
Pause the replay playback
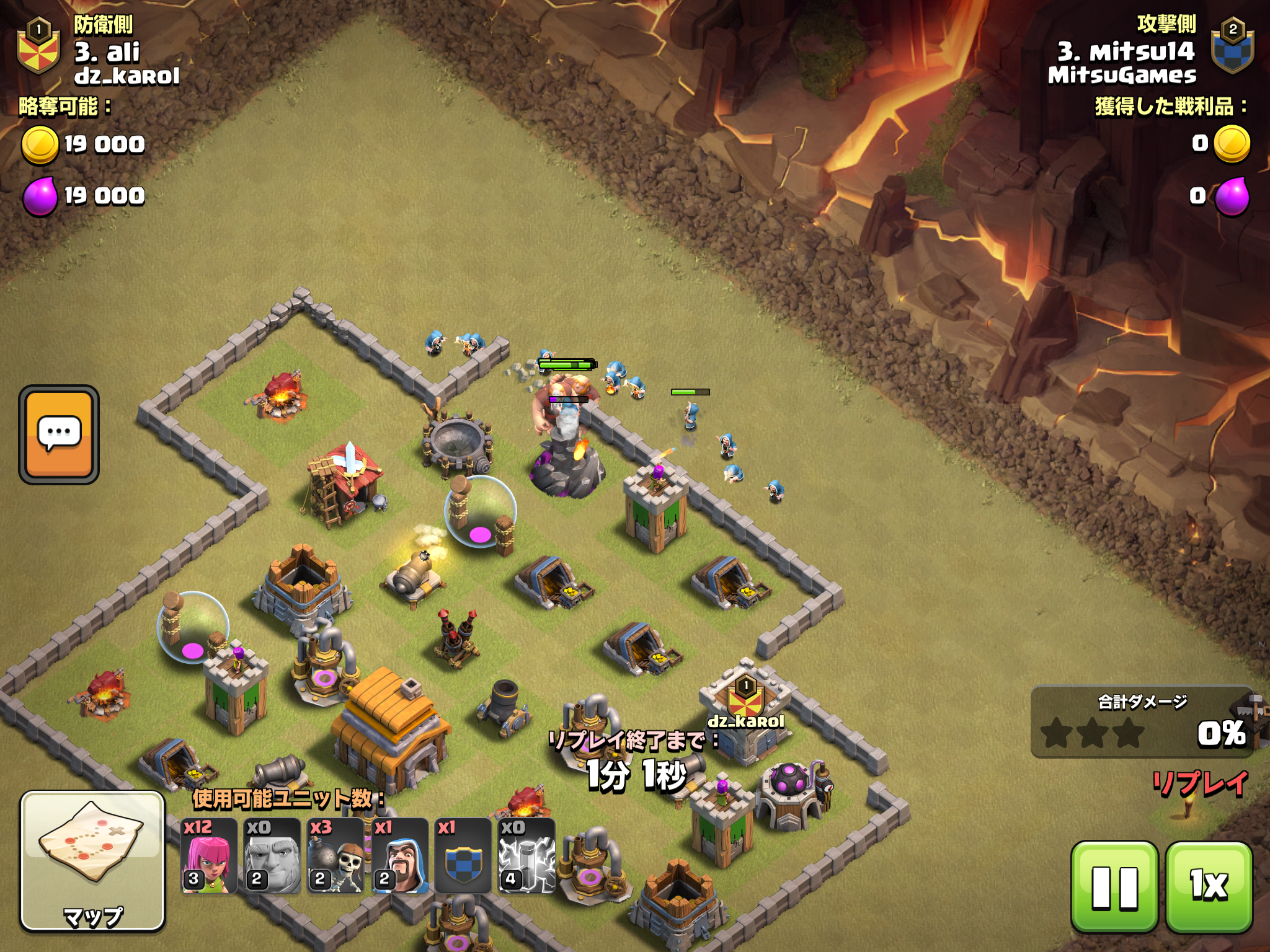pos(1114,886)
